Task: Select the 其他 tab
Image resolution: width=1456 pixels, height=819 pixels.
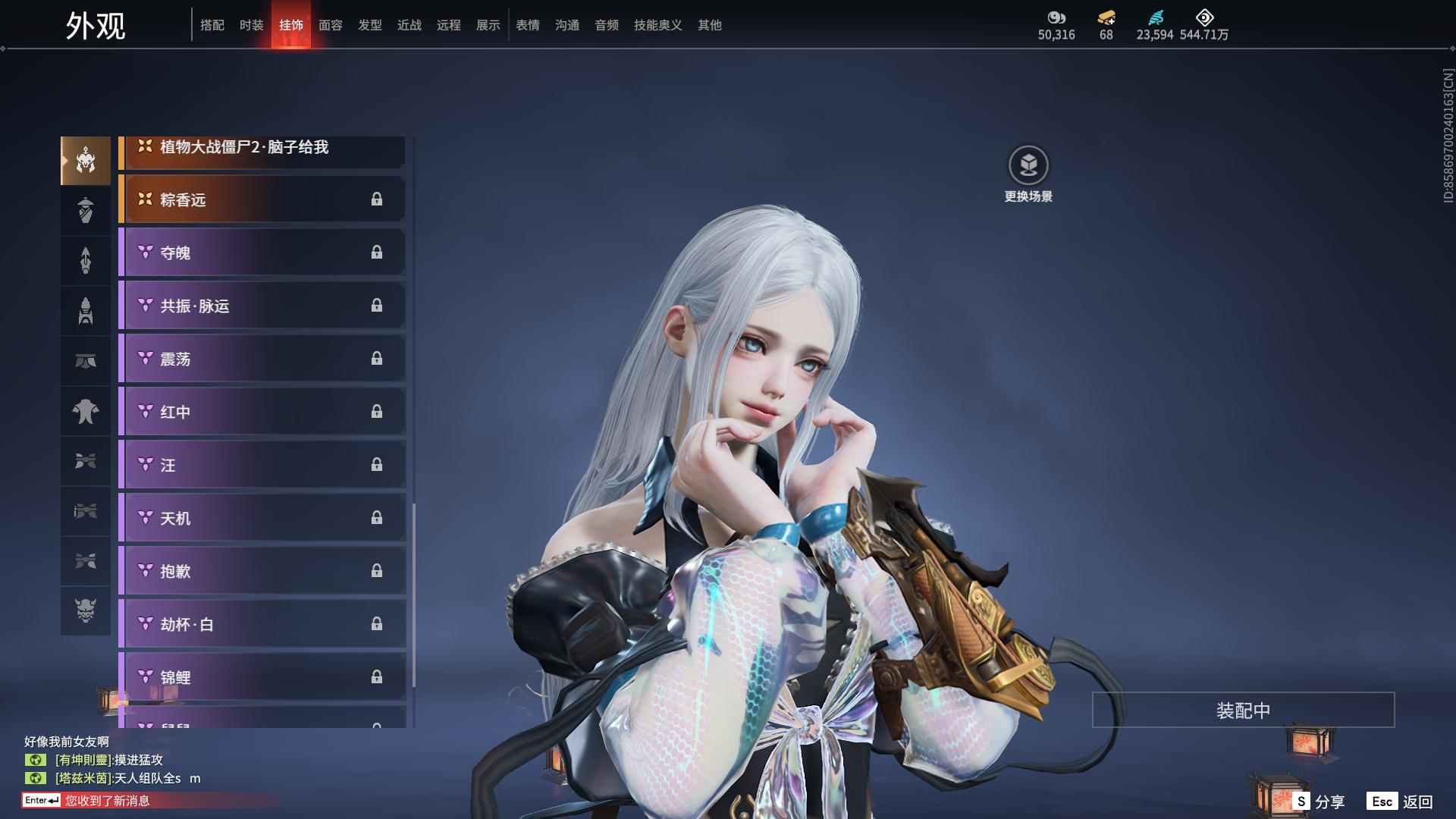Action: tap(710, 25)
